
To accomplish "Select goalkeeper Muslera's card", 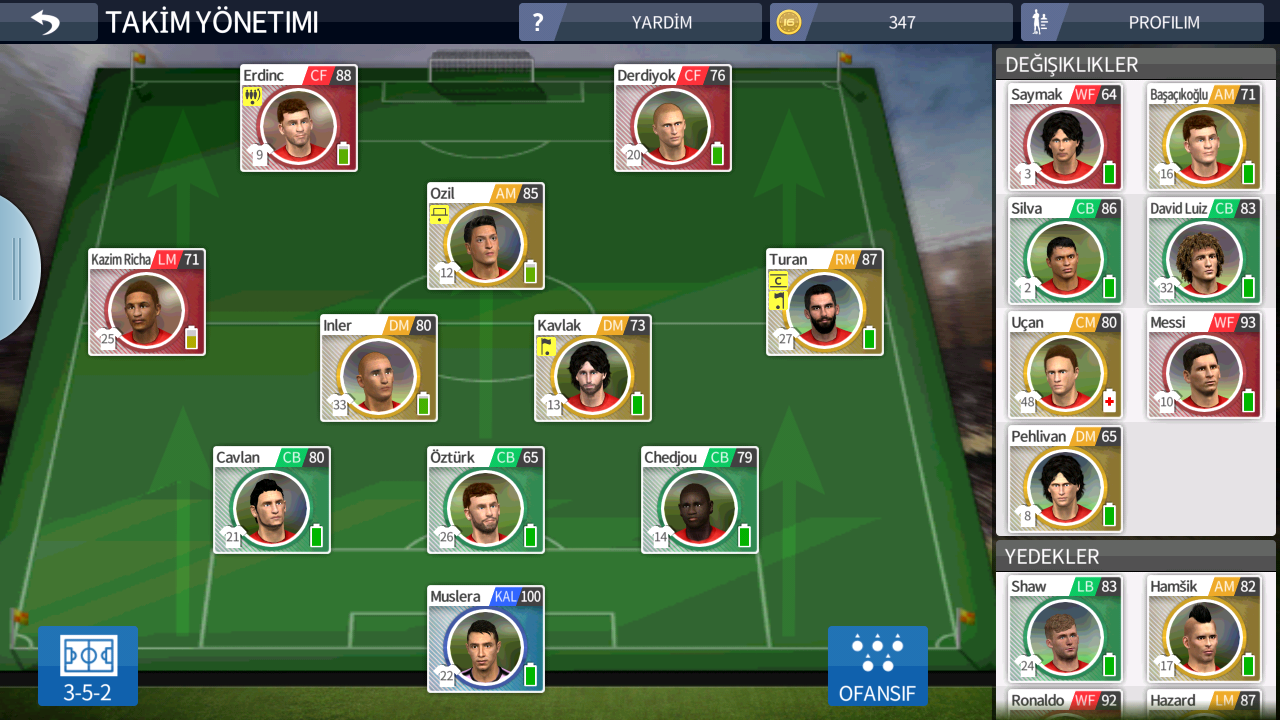I will point(486,639).
